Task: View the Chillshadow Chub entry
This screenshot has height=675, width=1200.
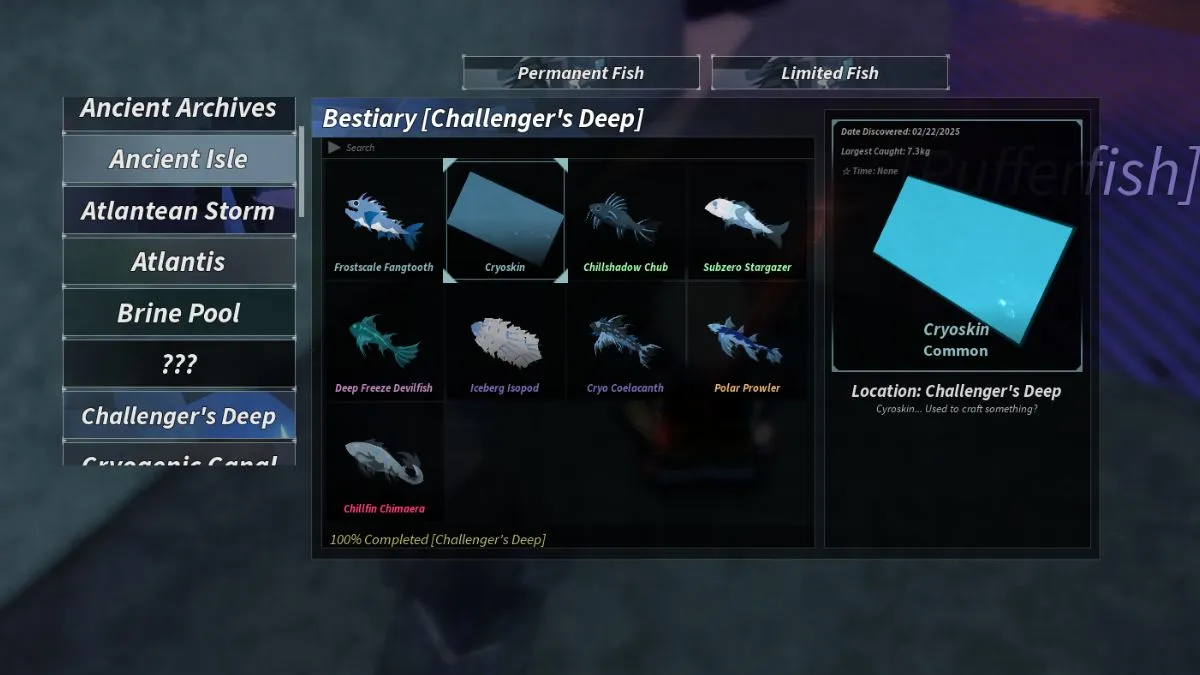Action: tap(626, 222)
